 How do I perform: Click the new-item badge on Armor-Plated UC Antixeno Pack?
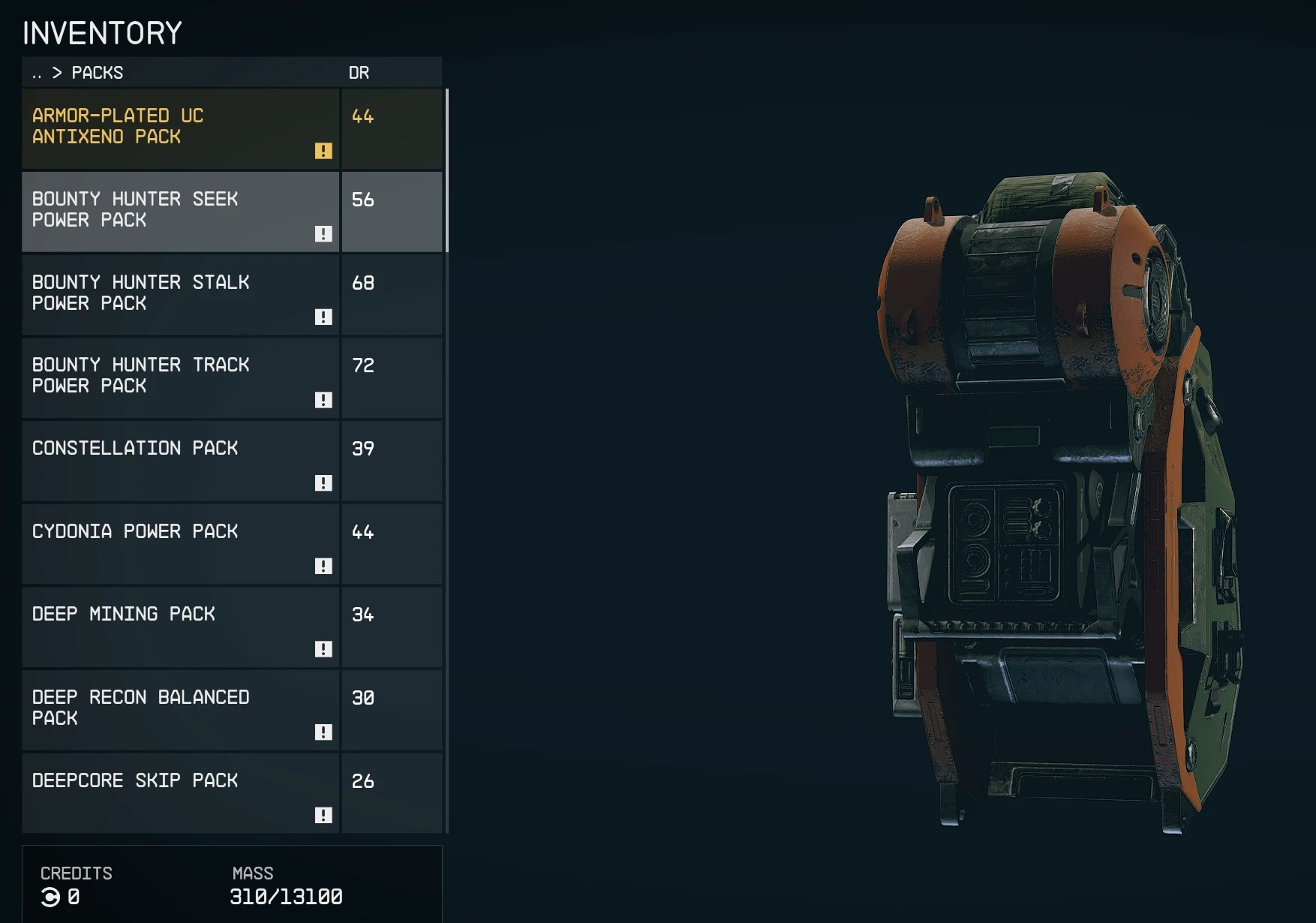324,151
